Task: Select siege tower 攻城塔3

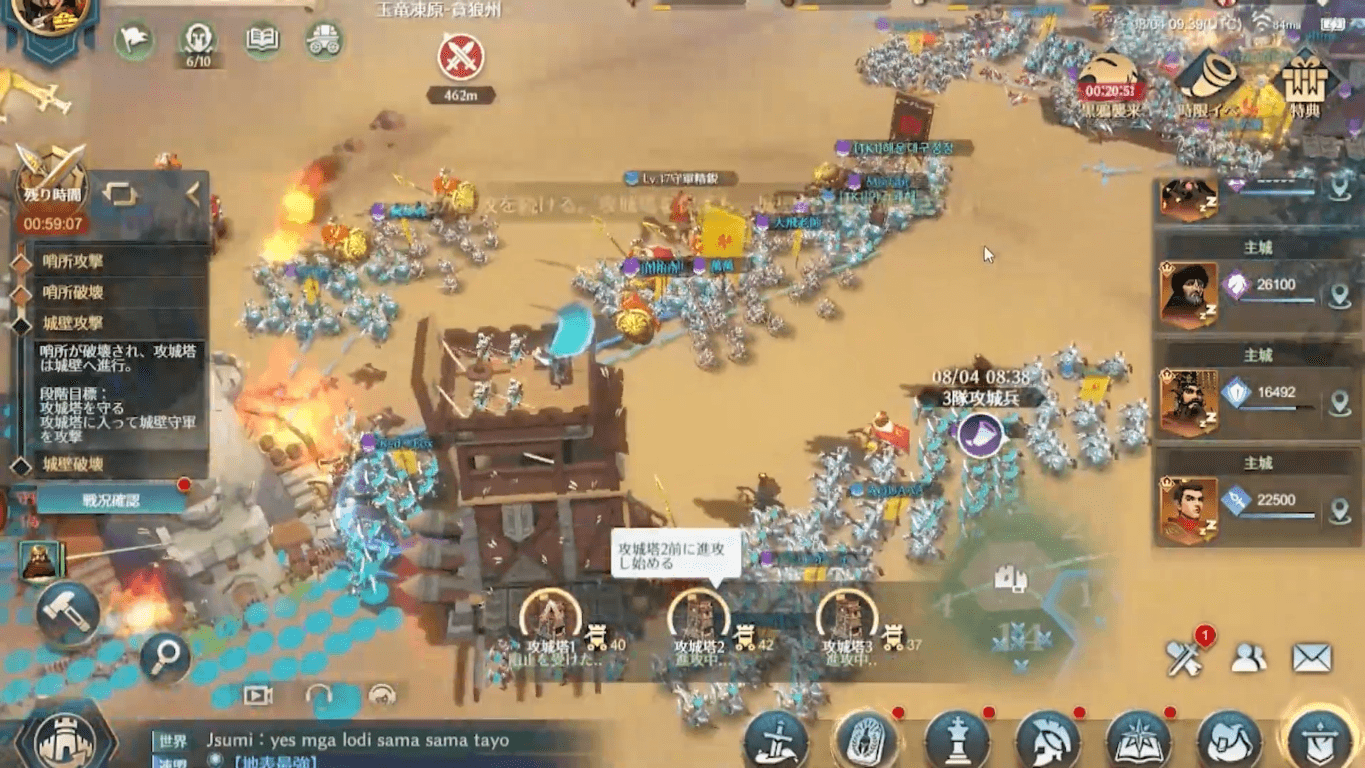Action: click(x=847, y=616)
